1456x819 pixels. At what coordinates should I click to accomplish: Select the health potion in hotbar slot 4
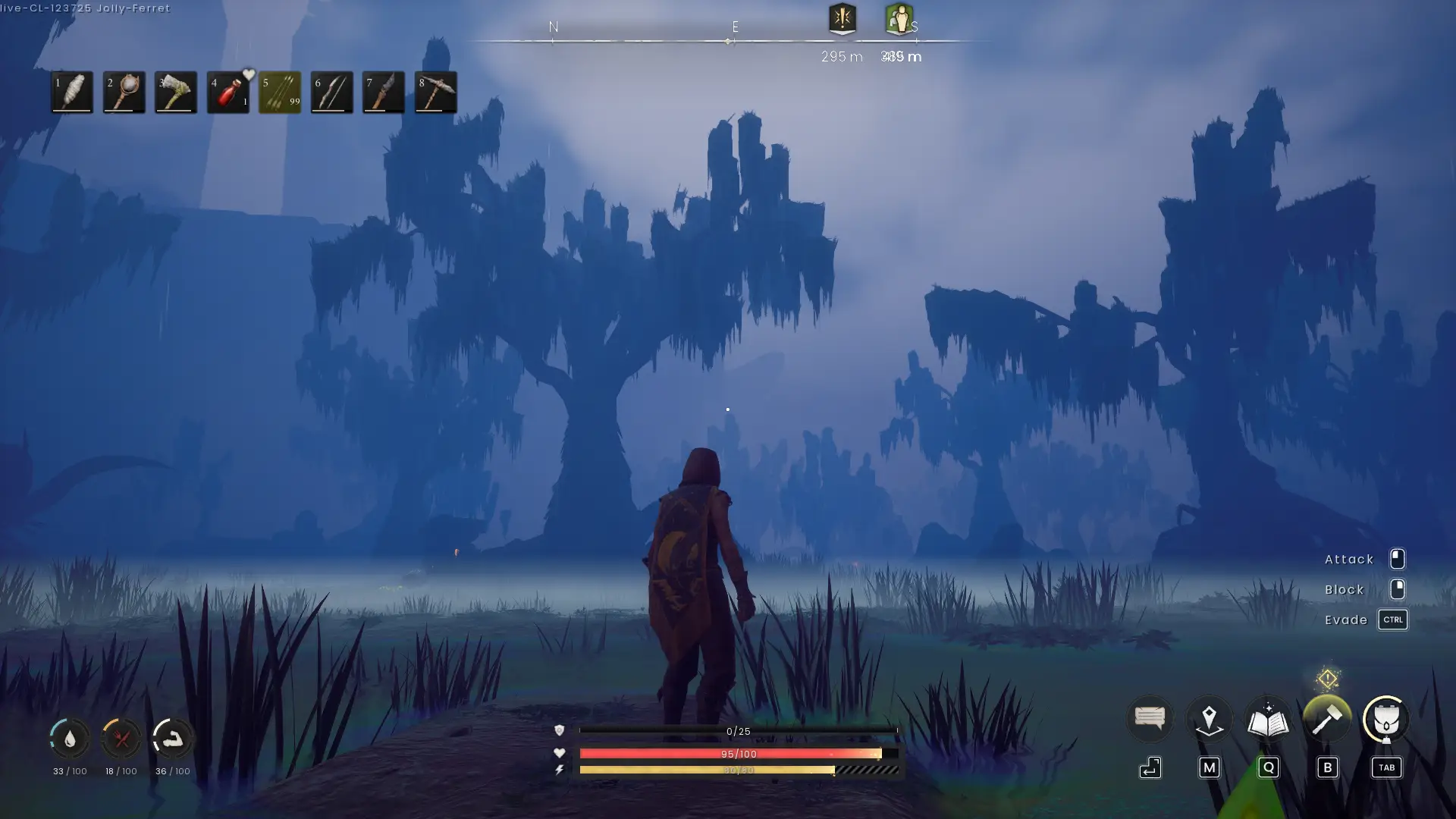click(x=227, y=92)
